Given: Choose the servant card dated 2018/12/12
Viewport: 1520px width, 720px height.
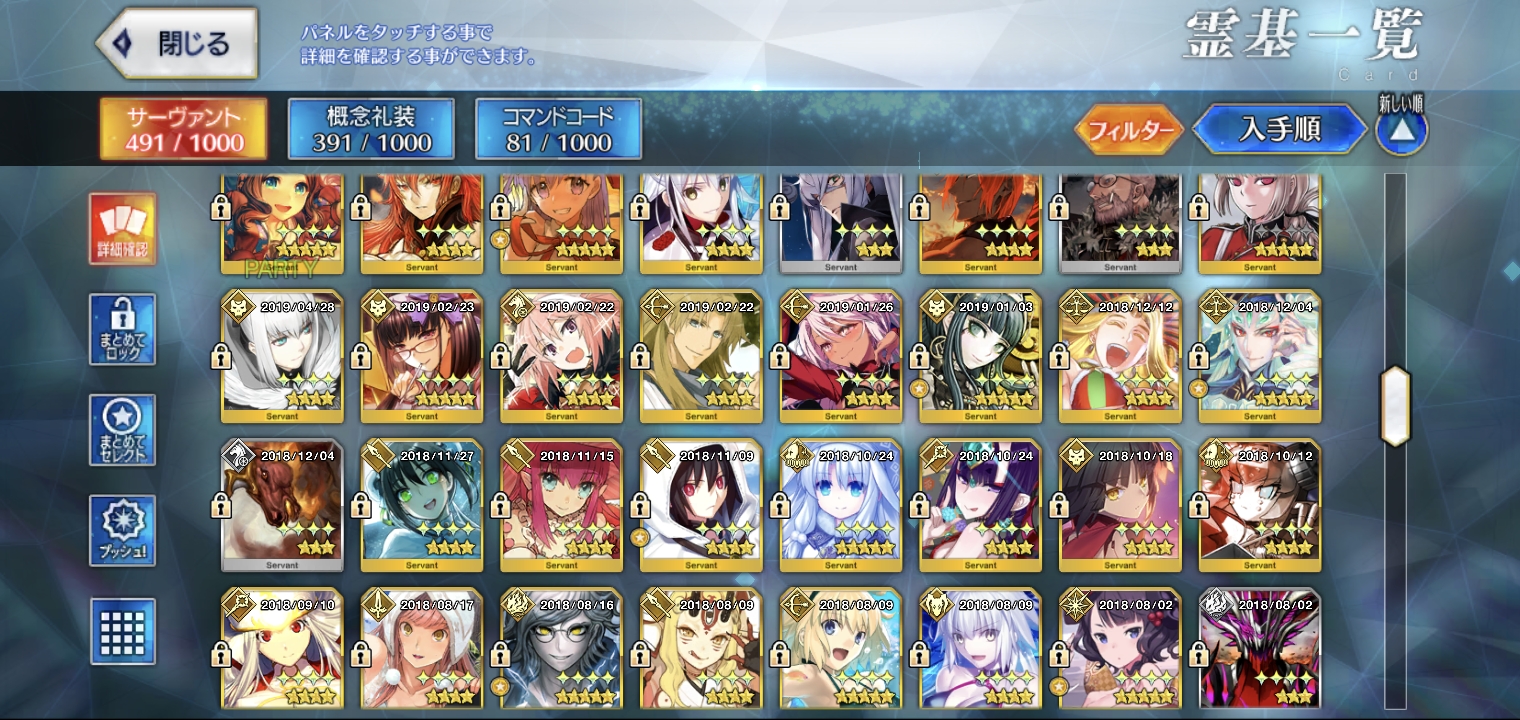Looking at the screenshot, I should [x=1120, y=356].
